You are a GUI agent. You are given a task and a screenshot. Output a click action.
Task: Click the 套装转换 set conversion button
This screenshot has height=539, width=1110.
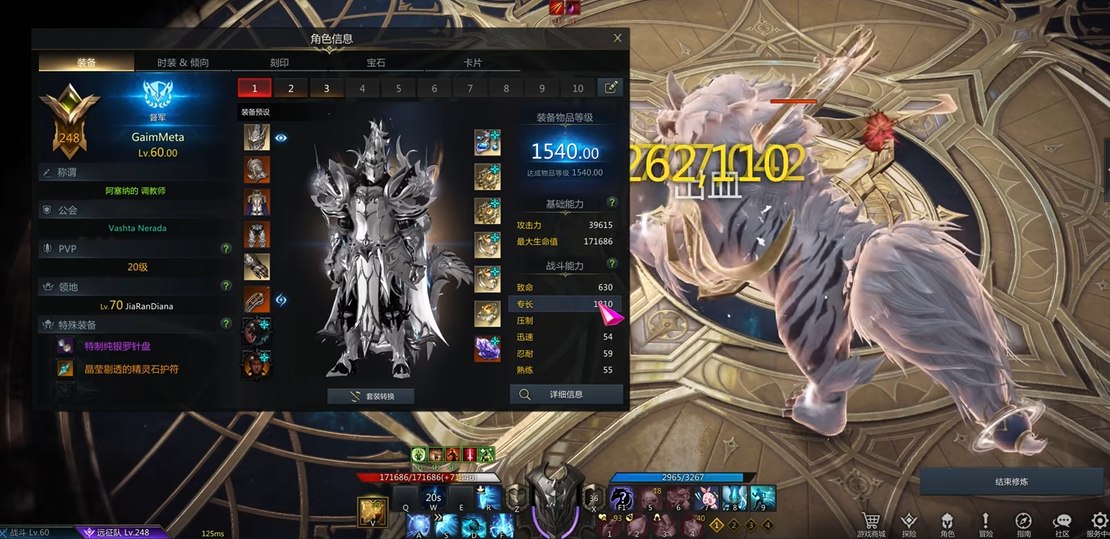371,396
